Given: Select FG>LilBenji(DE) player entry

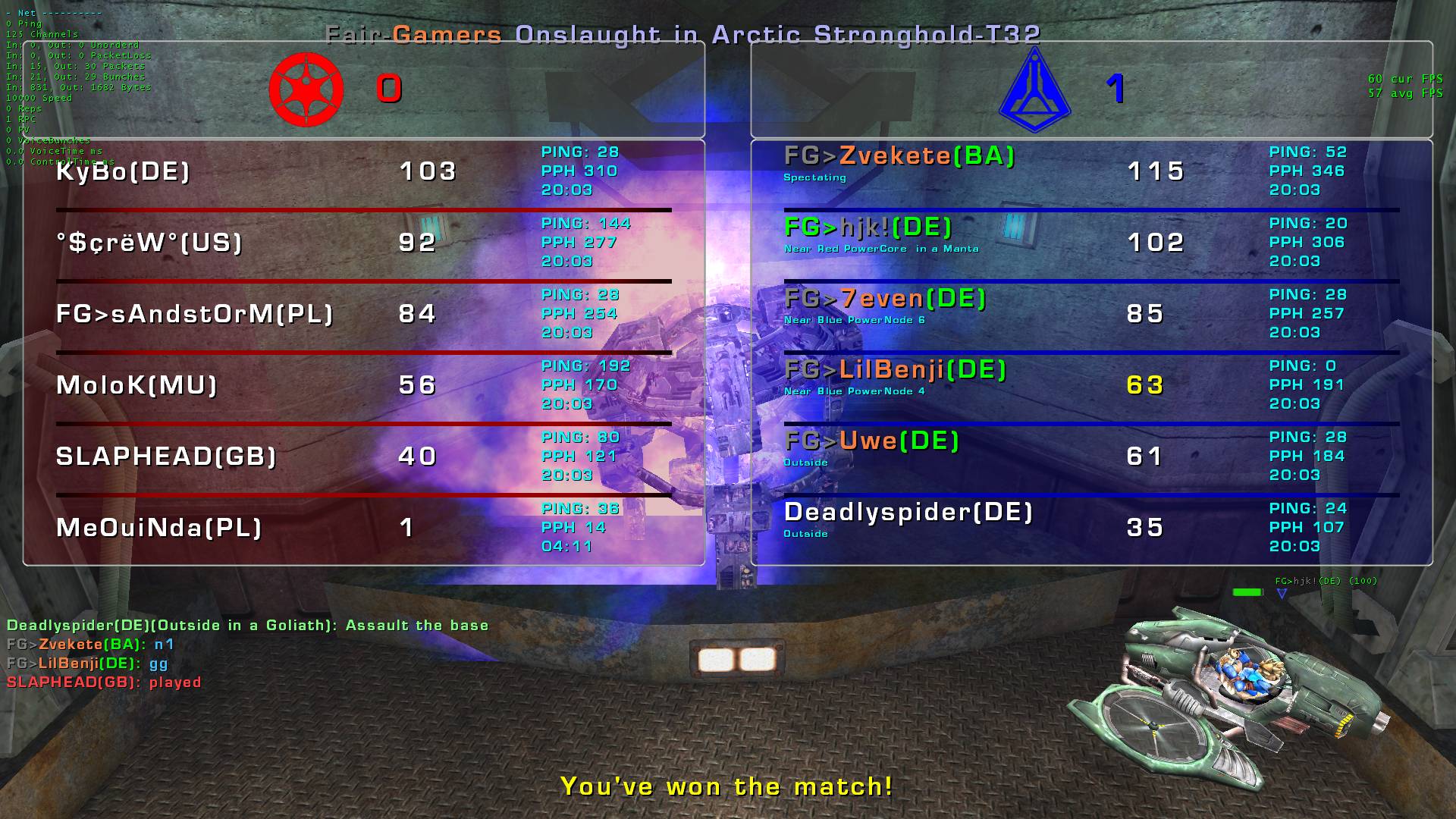Looking at the screenshot, I should click(895, 370).
